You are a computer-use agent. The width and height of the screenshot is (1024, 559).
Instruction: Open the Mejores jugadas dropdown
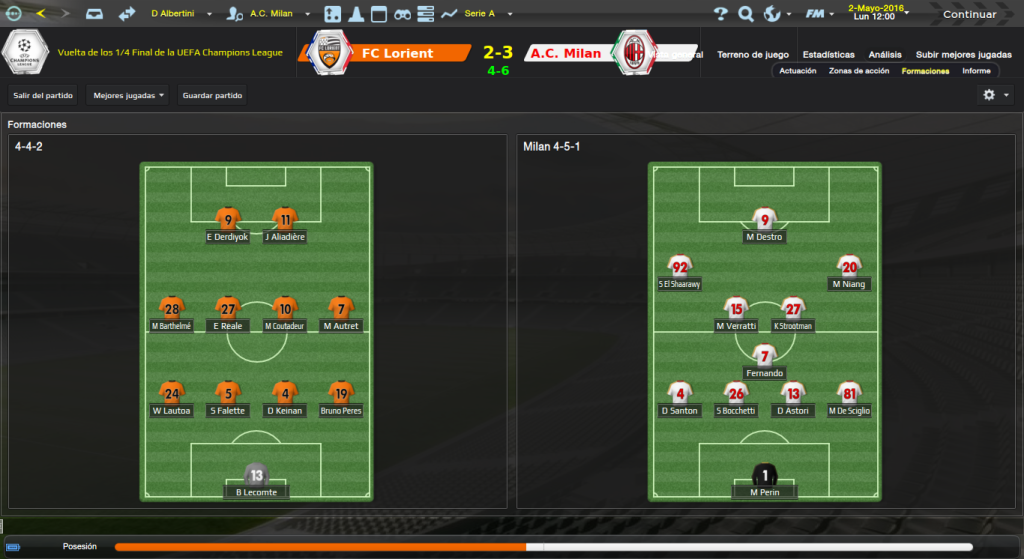127,95
